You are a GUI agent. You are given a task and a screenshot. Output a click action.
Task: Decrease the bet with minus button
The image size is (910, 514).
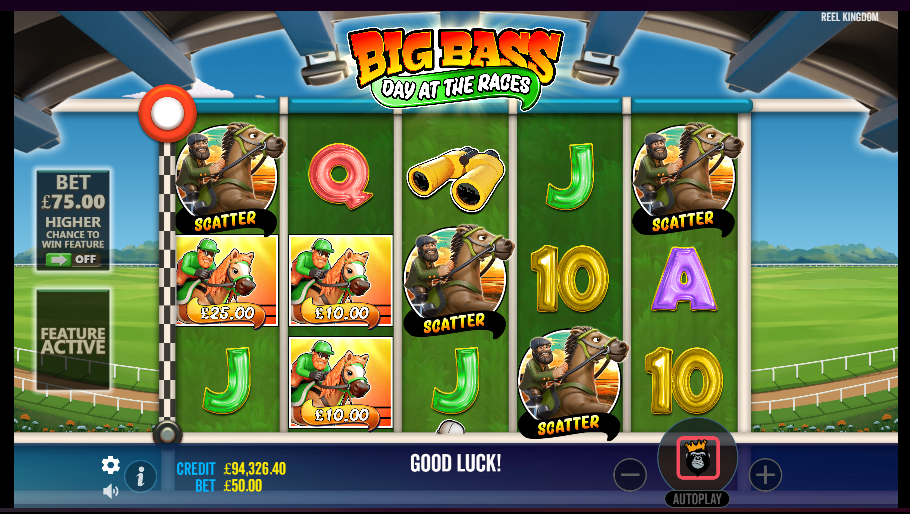pyautogui.click(x=630, y=475)
